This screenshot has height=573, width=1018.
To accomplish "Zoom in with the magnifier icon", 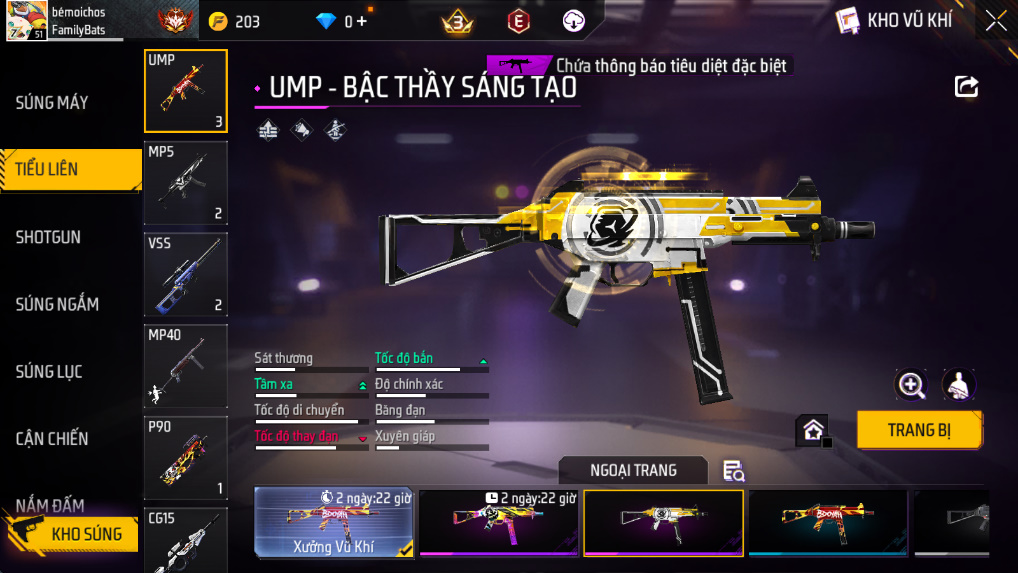I will tap(911, 384).
